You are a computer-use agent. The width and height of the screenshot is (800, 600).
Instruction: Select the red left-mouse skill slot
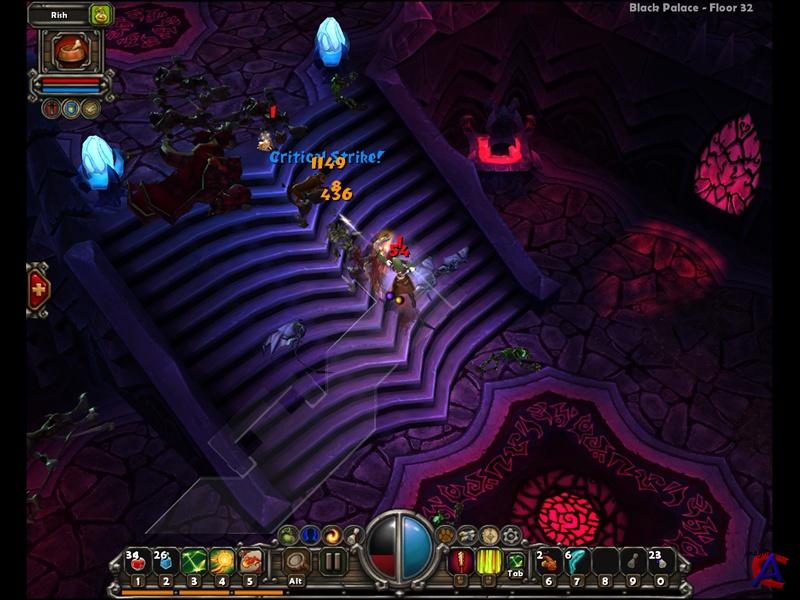462,561
